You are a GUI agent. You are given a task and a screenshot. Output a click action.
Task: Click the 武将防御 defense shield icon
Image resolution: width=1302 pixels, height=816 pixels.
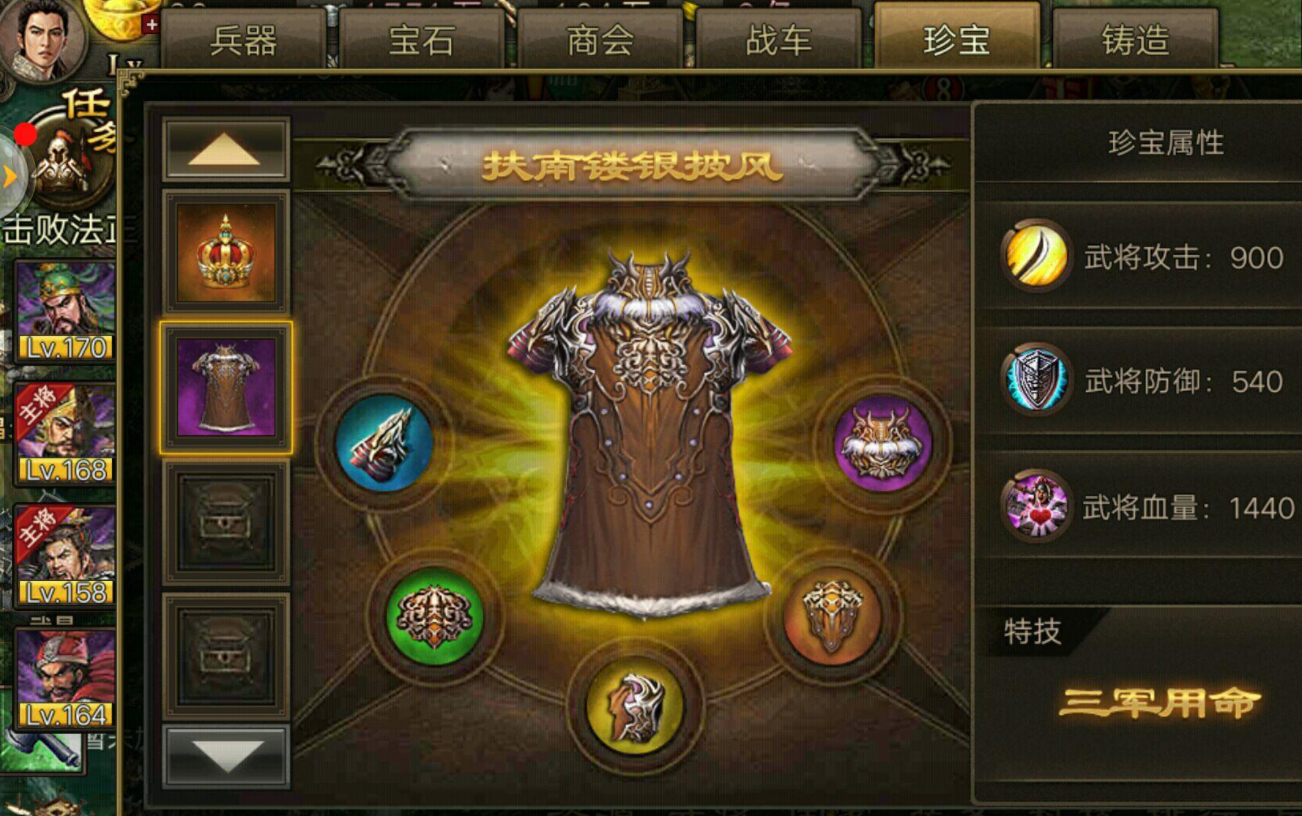(1035, 380)
